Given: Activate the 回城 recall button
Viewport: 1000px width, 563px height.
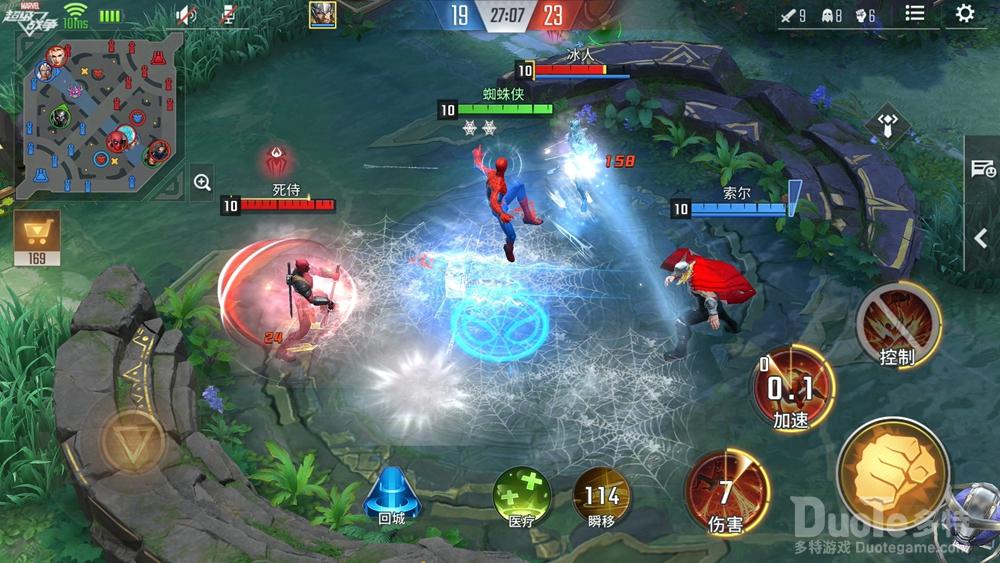Looking at the screenshot, I should click(x=392, y=494).
